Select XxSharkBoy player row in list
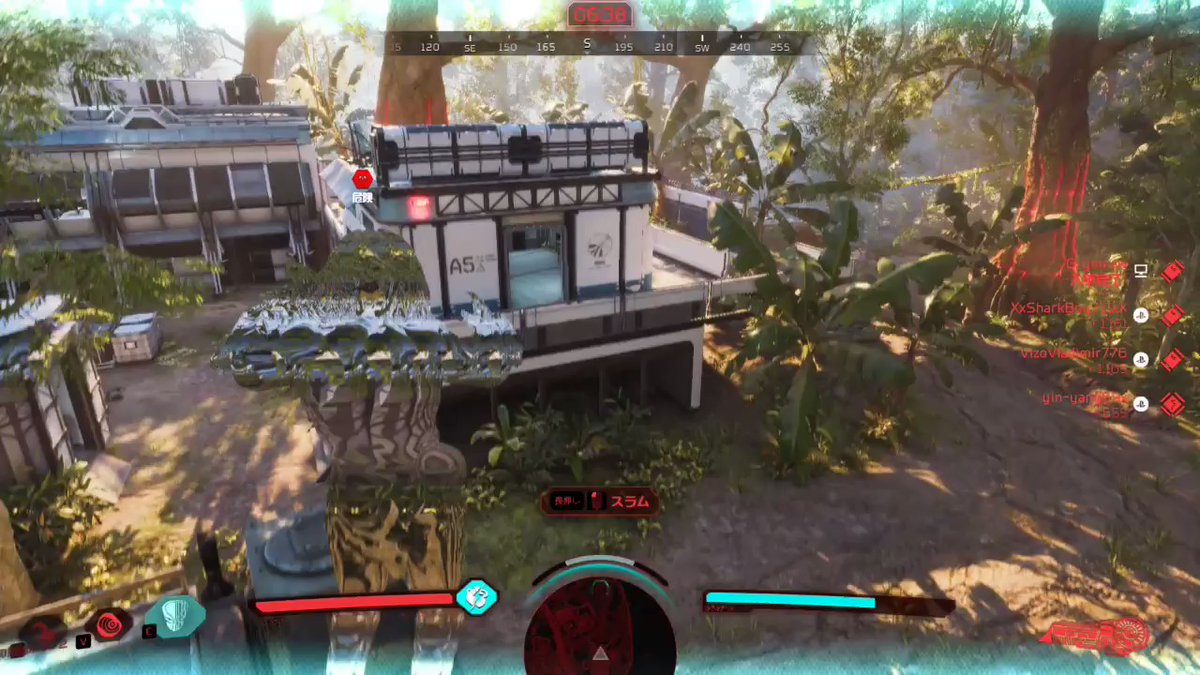1200x675 pixels. tap(1068, 311)
